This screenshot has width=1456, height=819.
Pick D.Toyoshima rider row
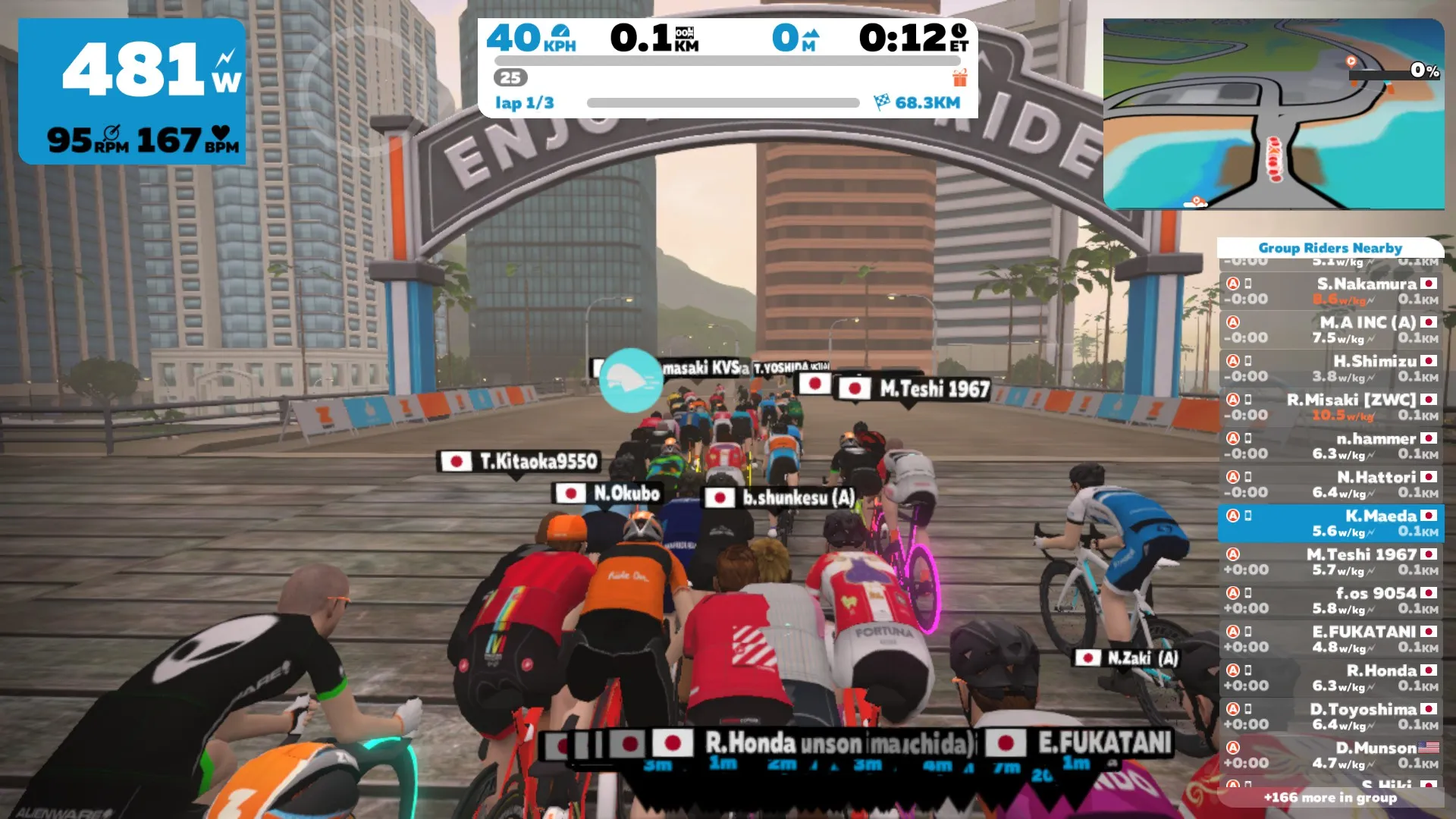point(1331,717)
